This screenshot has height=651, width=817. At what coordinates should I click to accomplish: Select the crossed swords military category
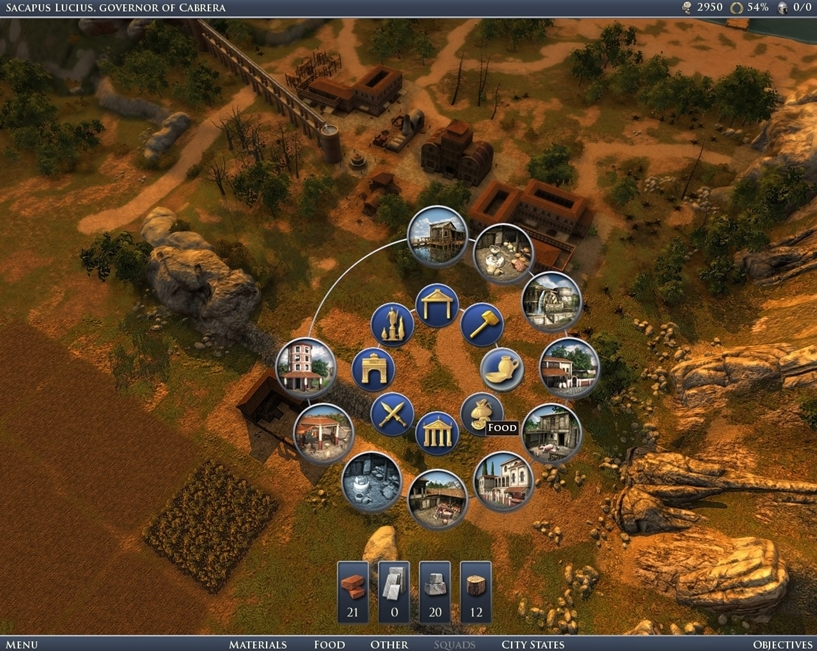pos(391,414)
